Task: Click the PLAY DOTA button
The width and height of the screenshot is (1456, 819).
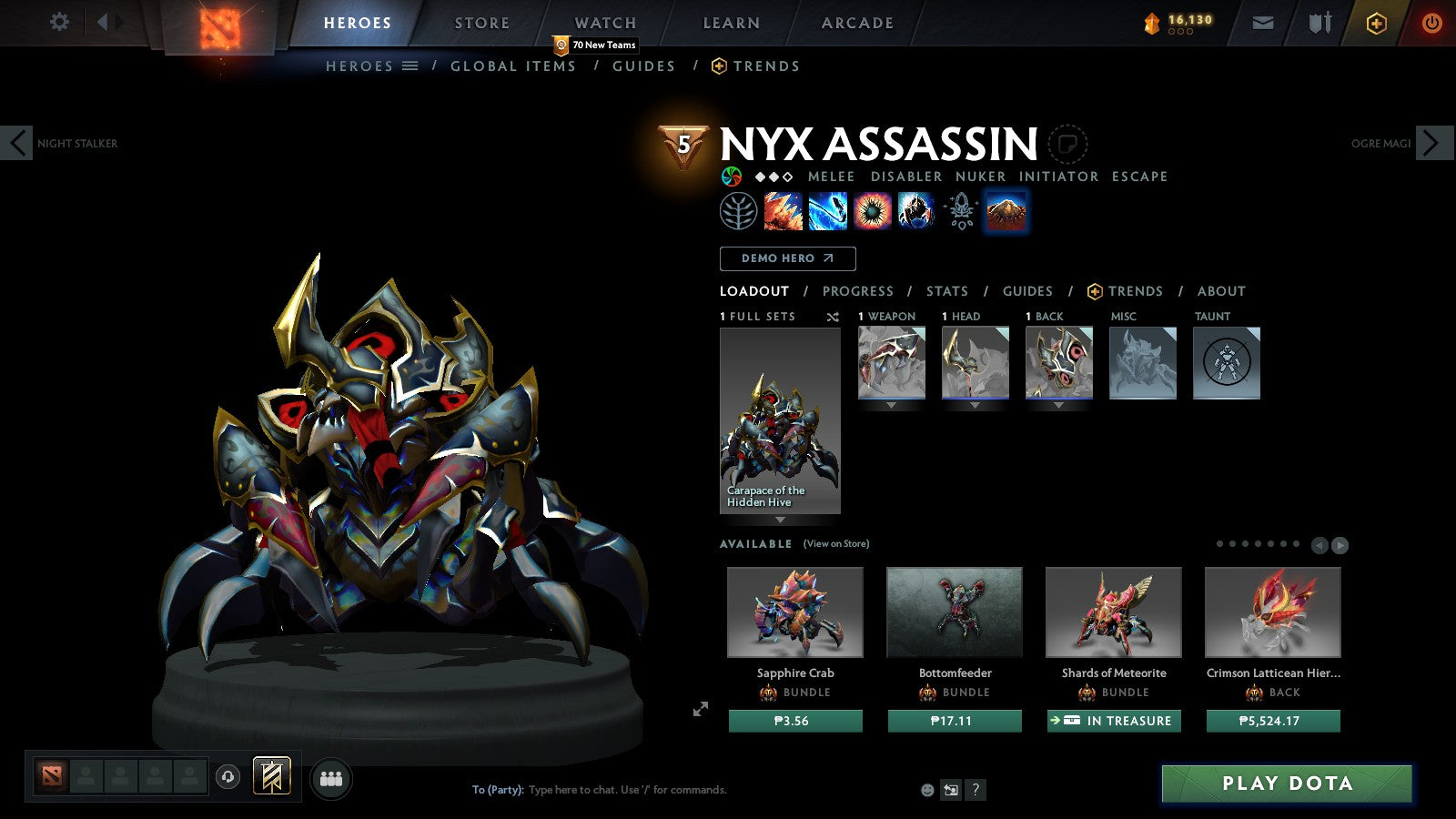Action: (x=1286, y=784)
